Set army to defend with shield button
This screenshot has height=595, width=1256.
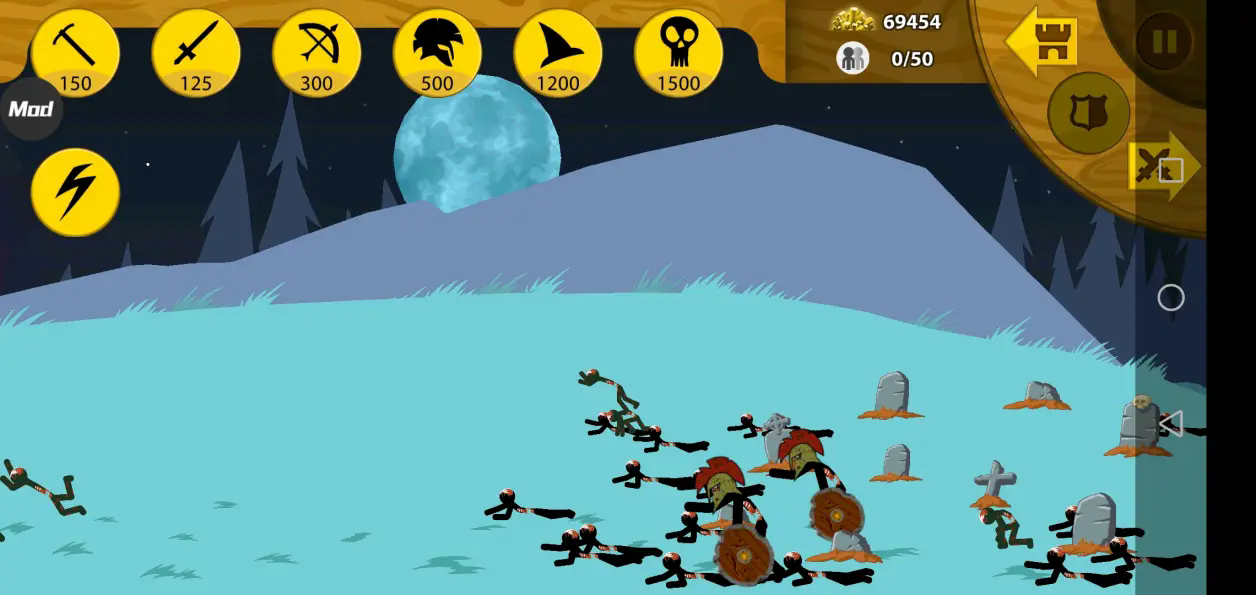pyautogui.click(x=1088, y=113)
